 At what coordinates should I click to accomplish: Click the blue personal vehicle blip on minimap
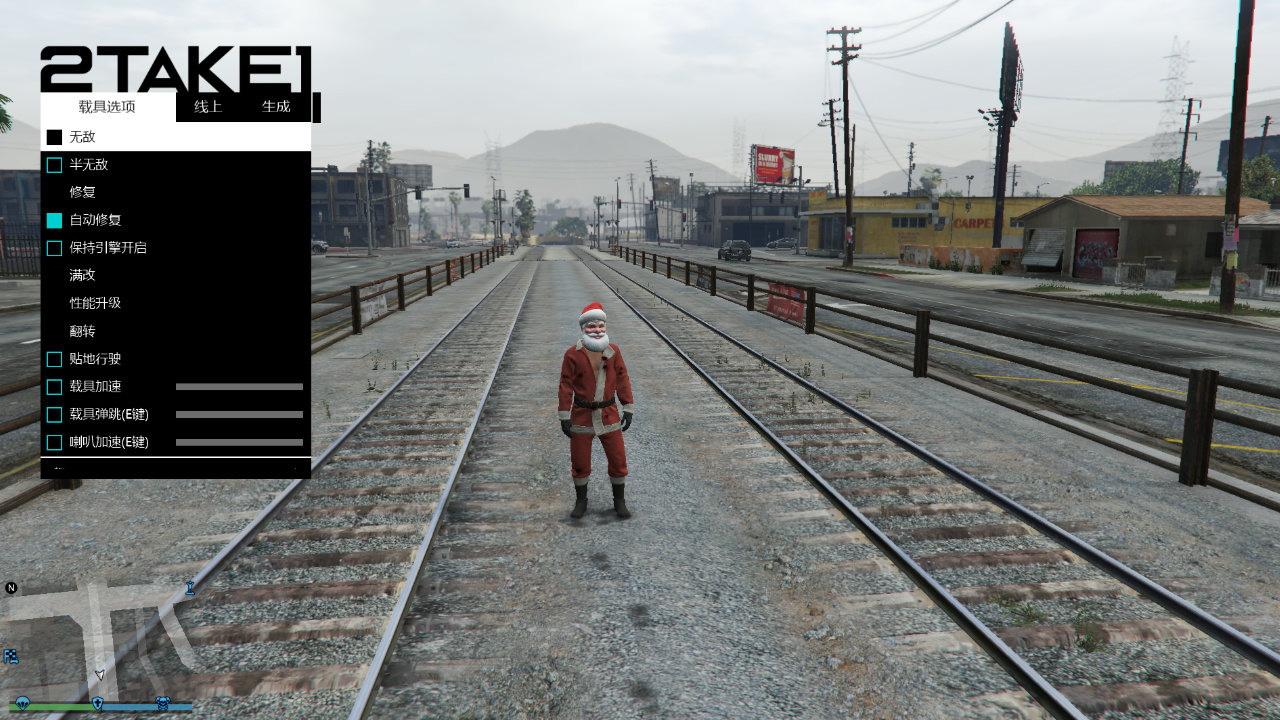click(190, 588)
